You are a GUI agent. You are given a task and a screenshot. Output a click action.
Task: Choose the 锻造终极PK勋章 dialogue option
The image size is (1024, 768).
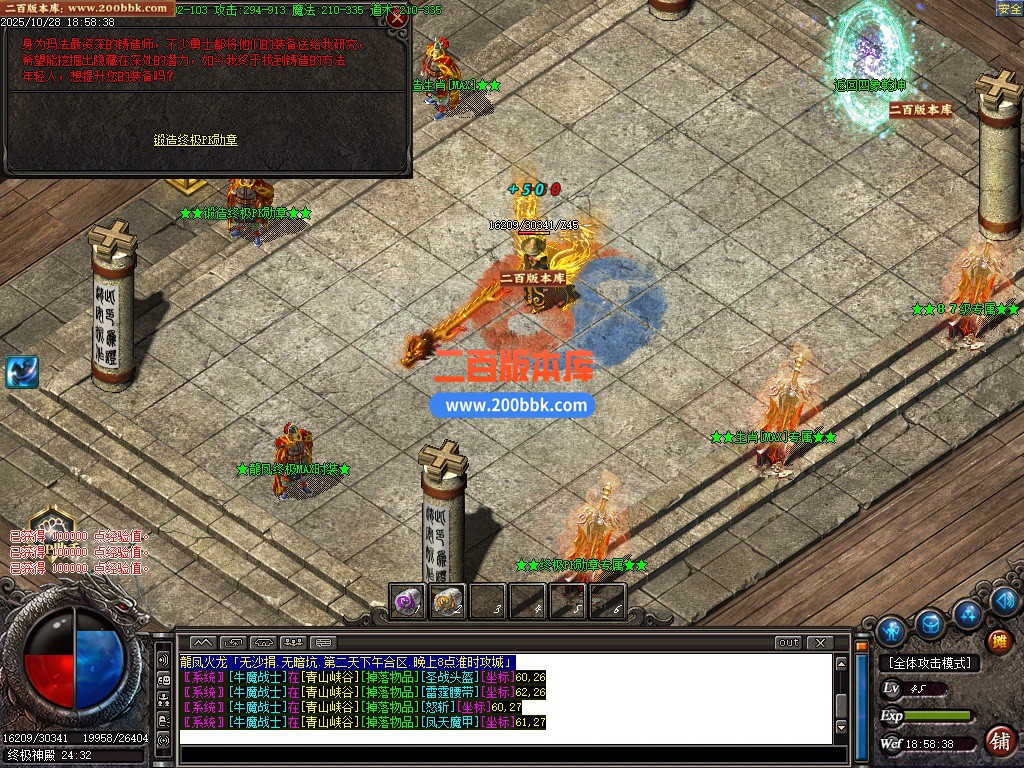(195, 140)
